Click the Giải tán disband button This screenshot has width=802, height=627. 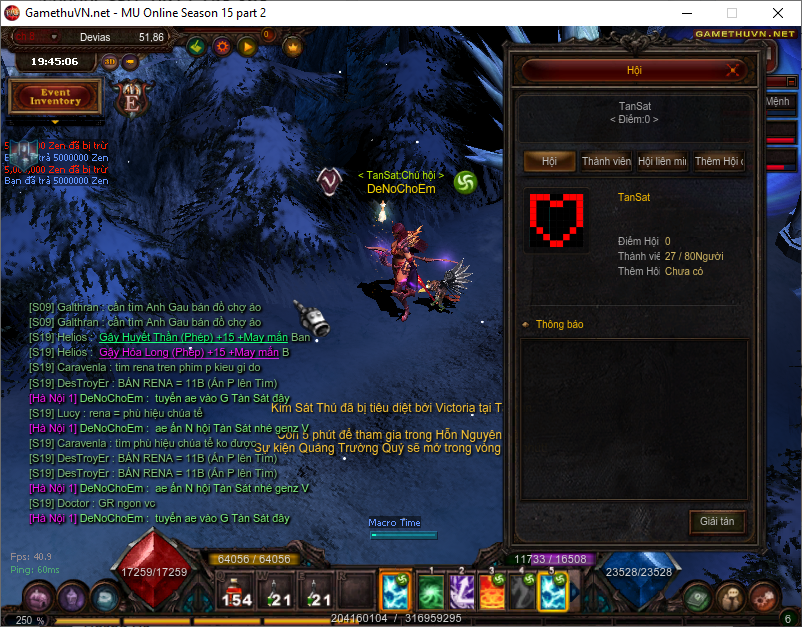coord(717,521)
